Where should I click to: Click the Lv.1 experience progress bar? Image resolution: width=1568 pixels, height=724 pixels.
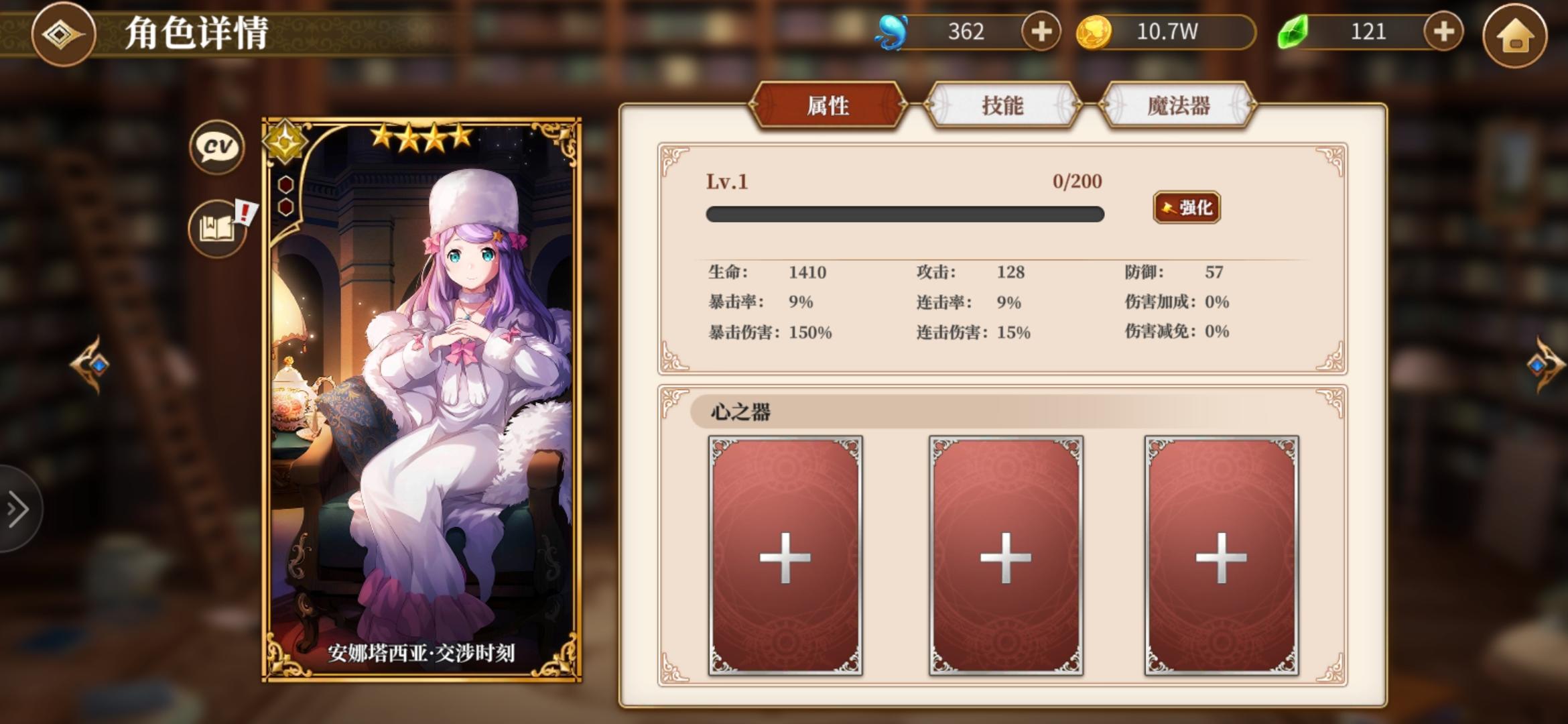tap(905, 213)
